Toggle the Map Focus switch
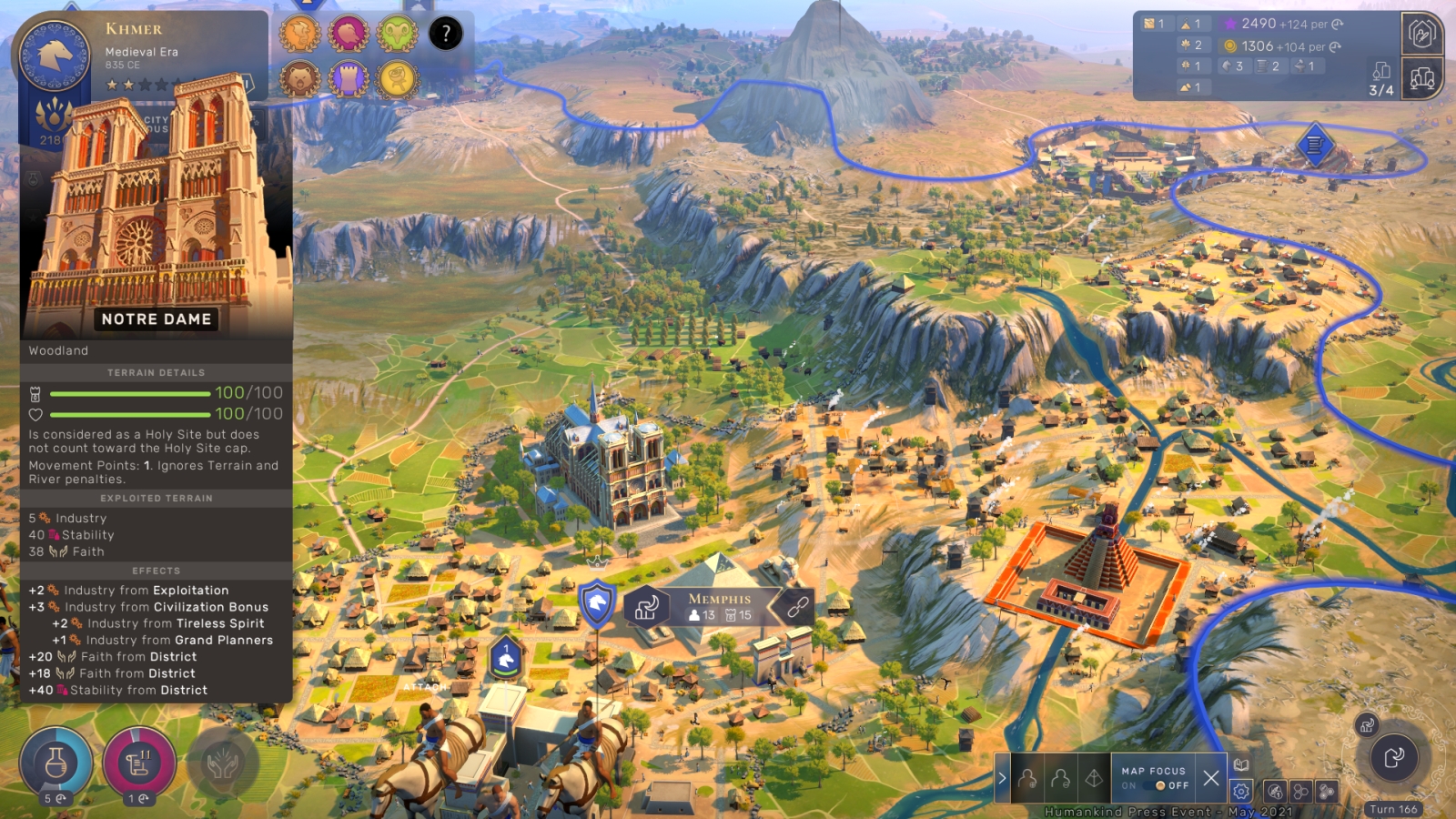1456x819 pixels. coord(1160,785)
